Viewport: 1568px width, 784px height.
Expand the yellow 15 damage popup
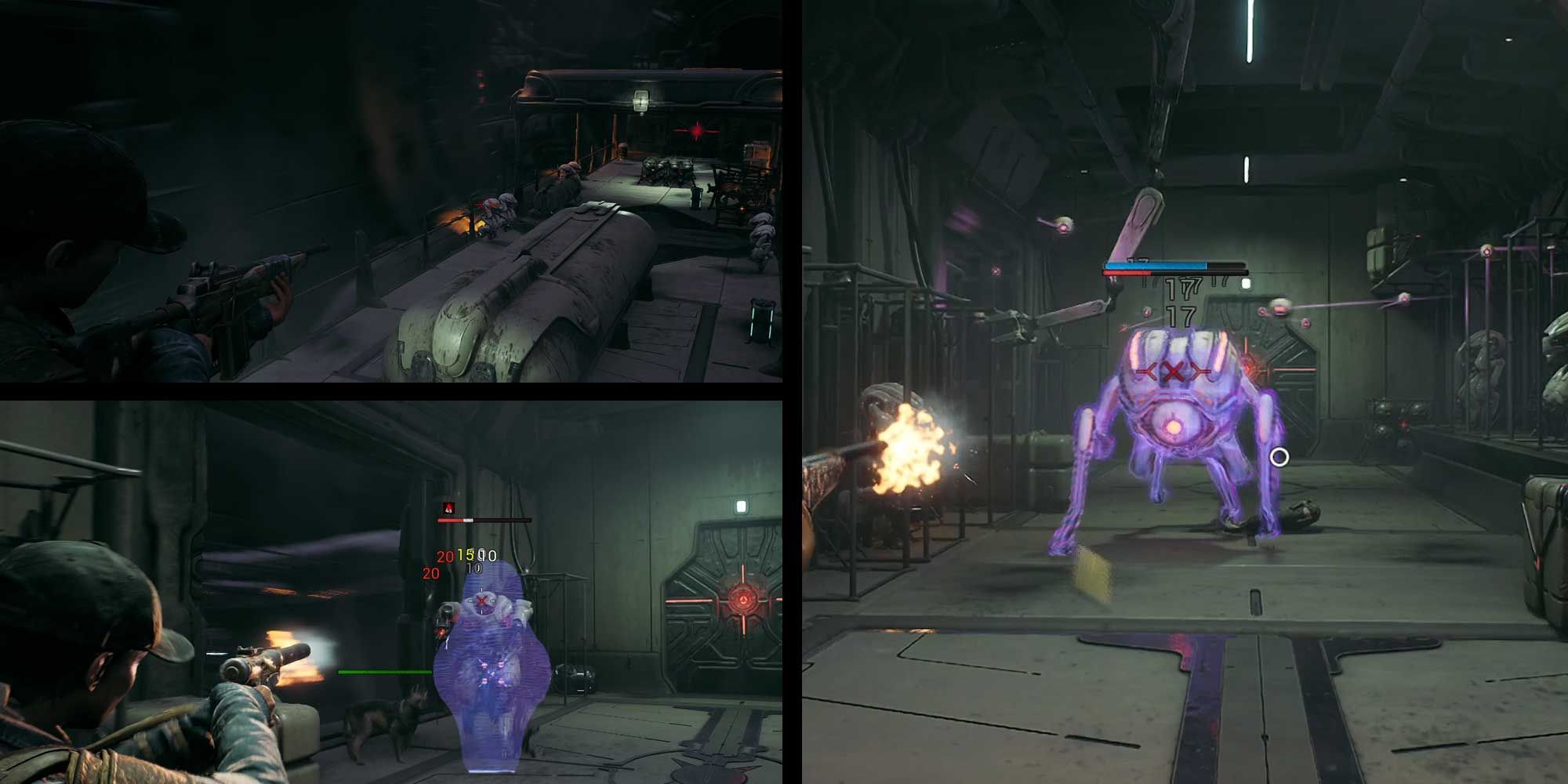coord(466,554)
